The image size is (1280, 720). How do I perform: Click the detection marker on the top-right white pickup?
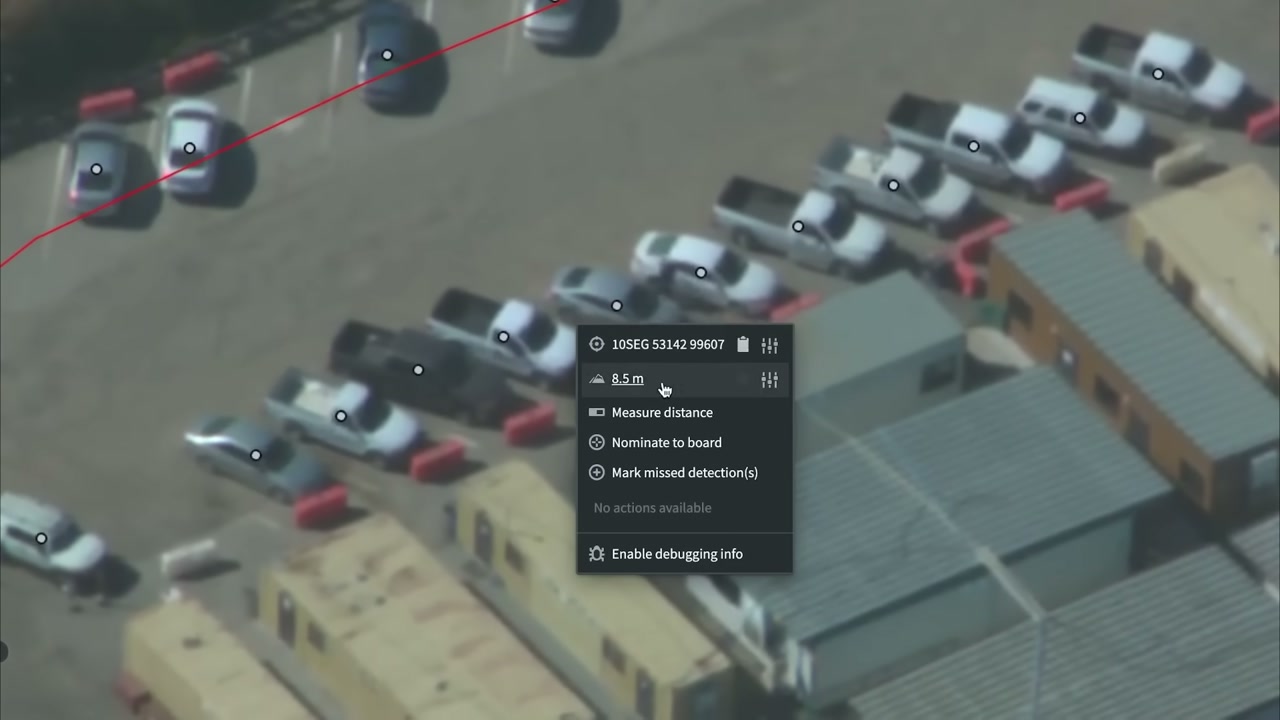click(1157, 73)
